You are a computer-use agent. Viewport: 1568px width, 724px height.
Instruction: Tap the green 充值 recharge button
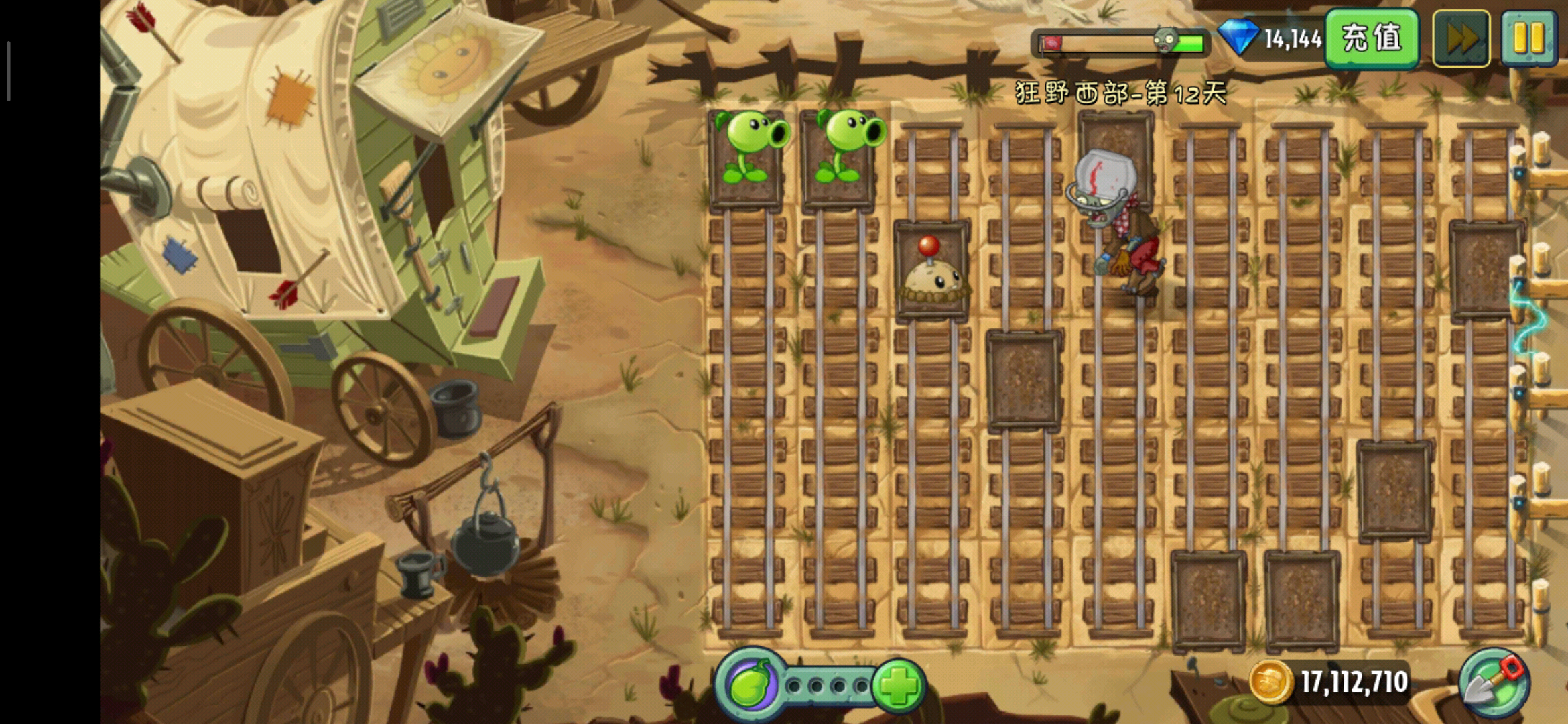pos(1371,38)
